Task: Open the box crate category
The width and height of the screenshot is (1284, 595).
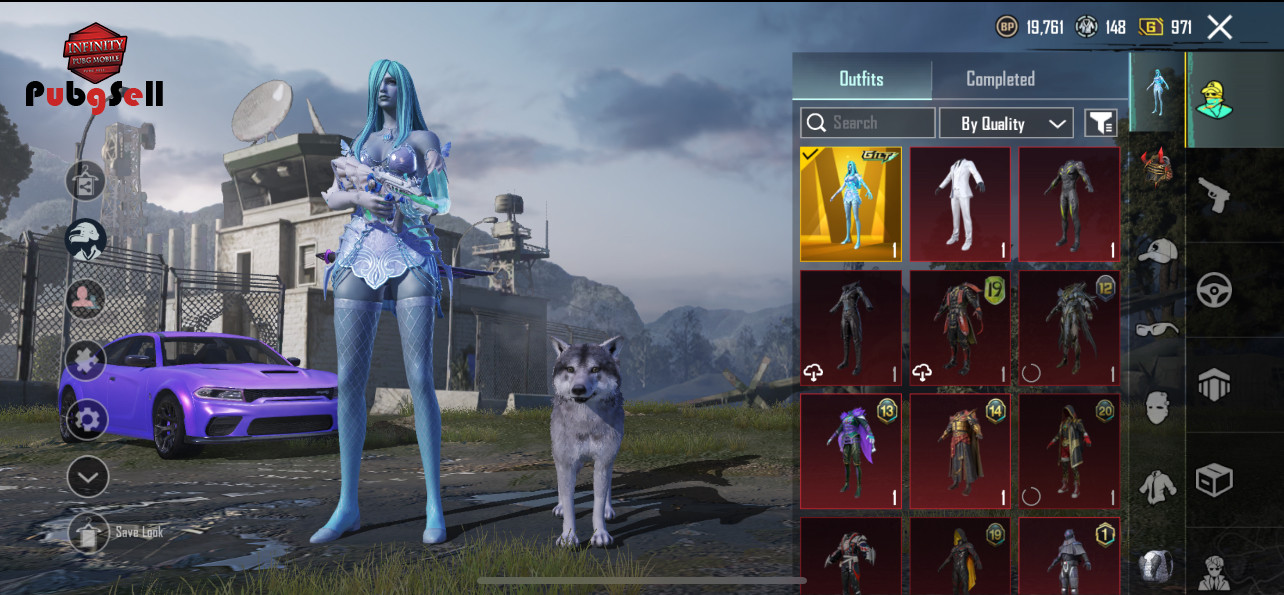Action: click(x=1214, y=480)
